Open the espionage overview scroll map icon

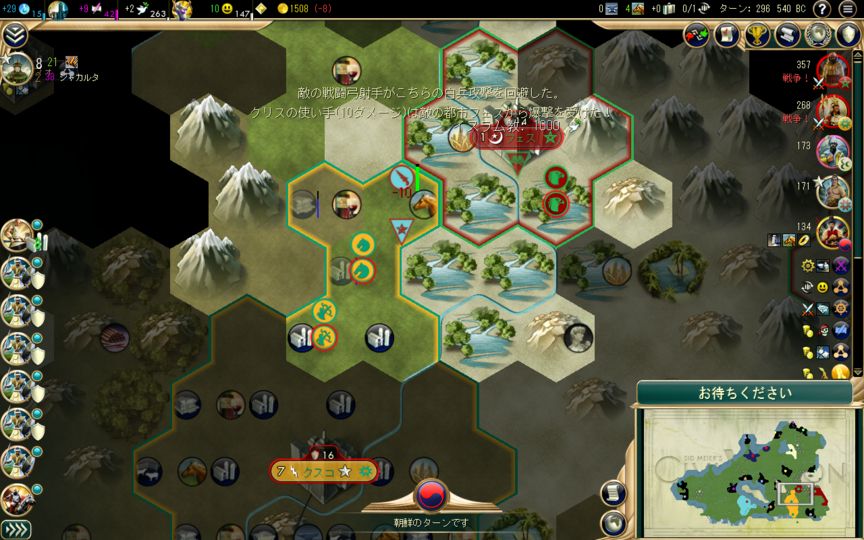coord(728,34)
